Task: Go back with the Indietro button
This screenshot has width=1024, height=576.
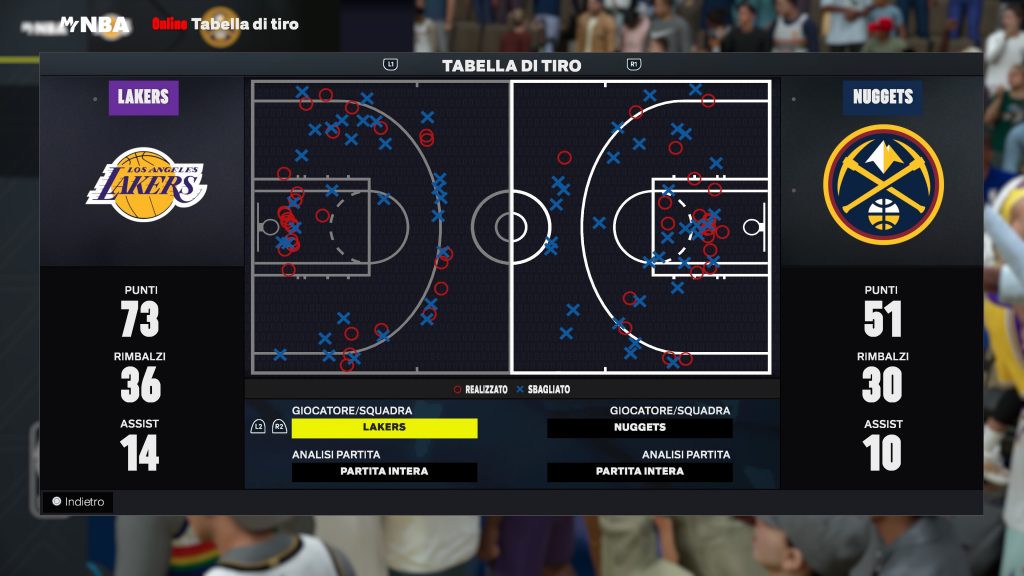Action: click(78, 502)
